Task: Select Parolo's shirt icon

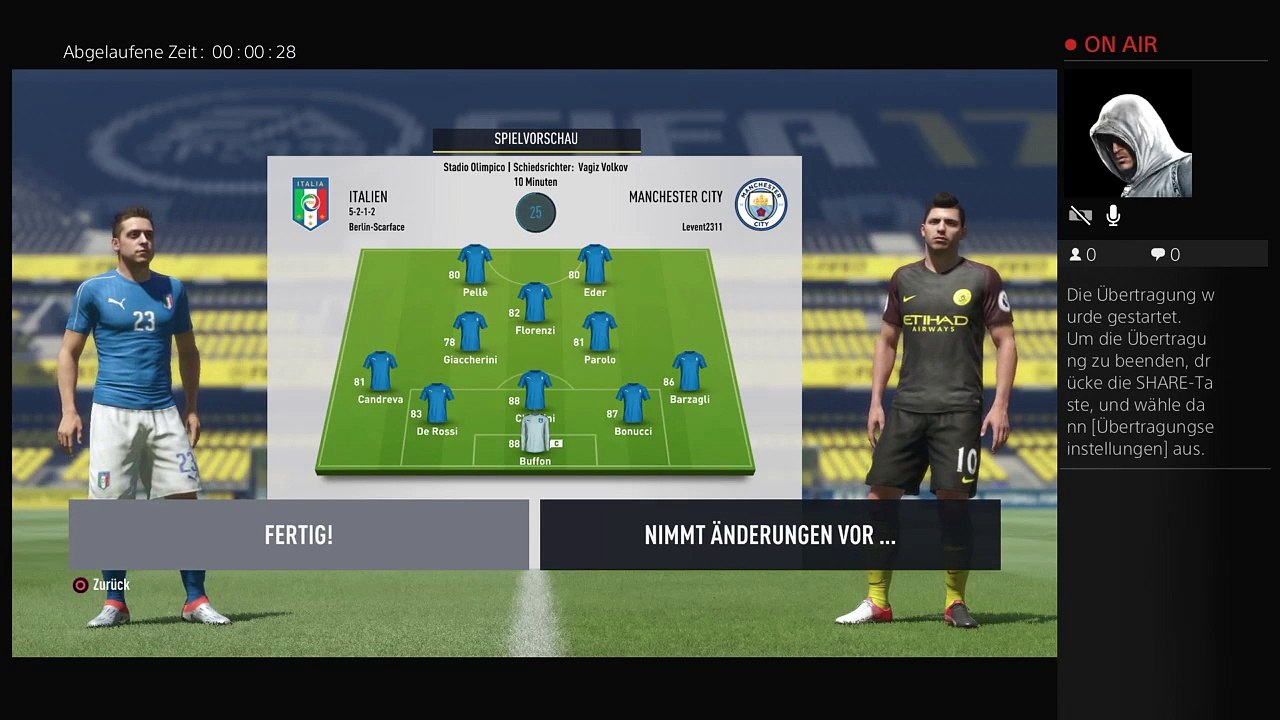Action: [x=600, y=333]
